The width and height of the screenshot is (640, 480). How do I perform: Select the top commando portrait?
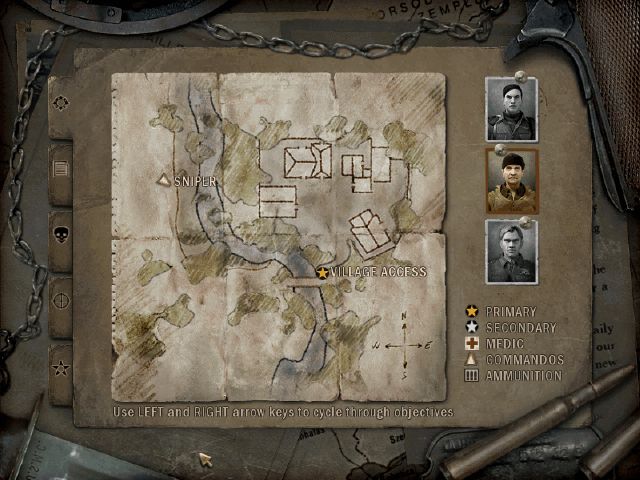511,109
